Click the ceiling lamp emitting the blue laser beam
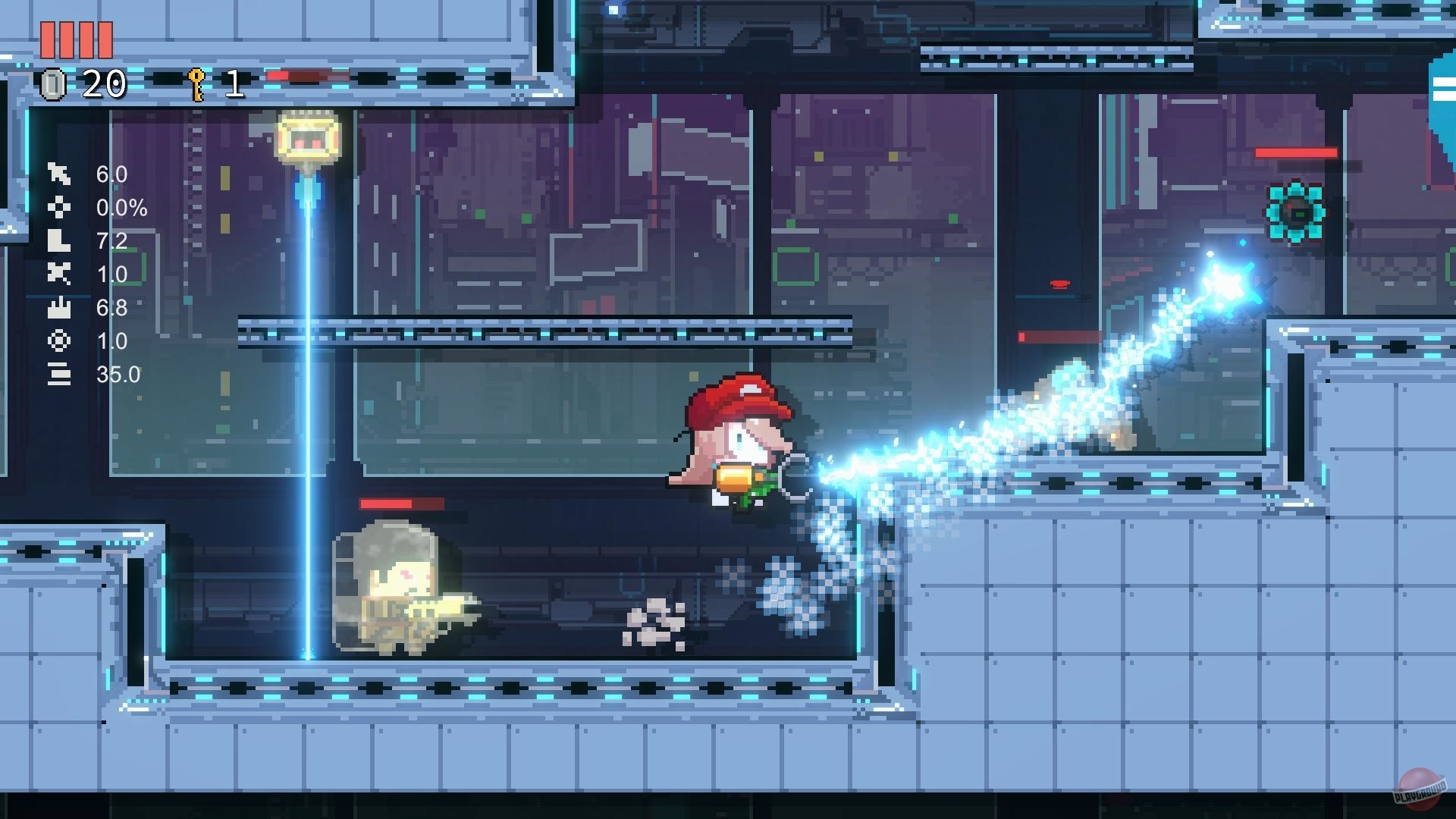Screen dimensions: 1456x819 coord(307,136)
